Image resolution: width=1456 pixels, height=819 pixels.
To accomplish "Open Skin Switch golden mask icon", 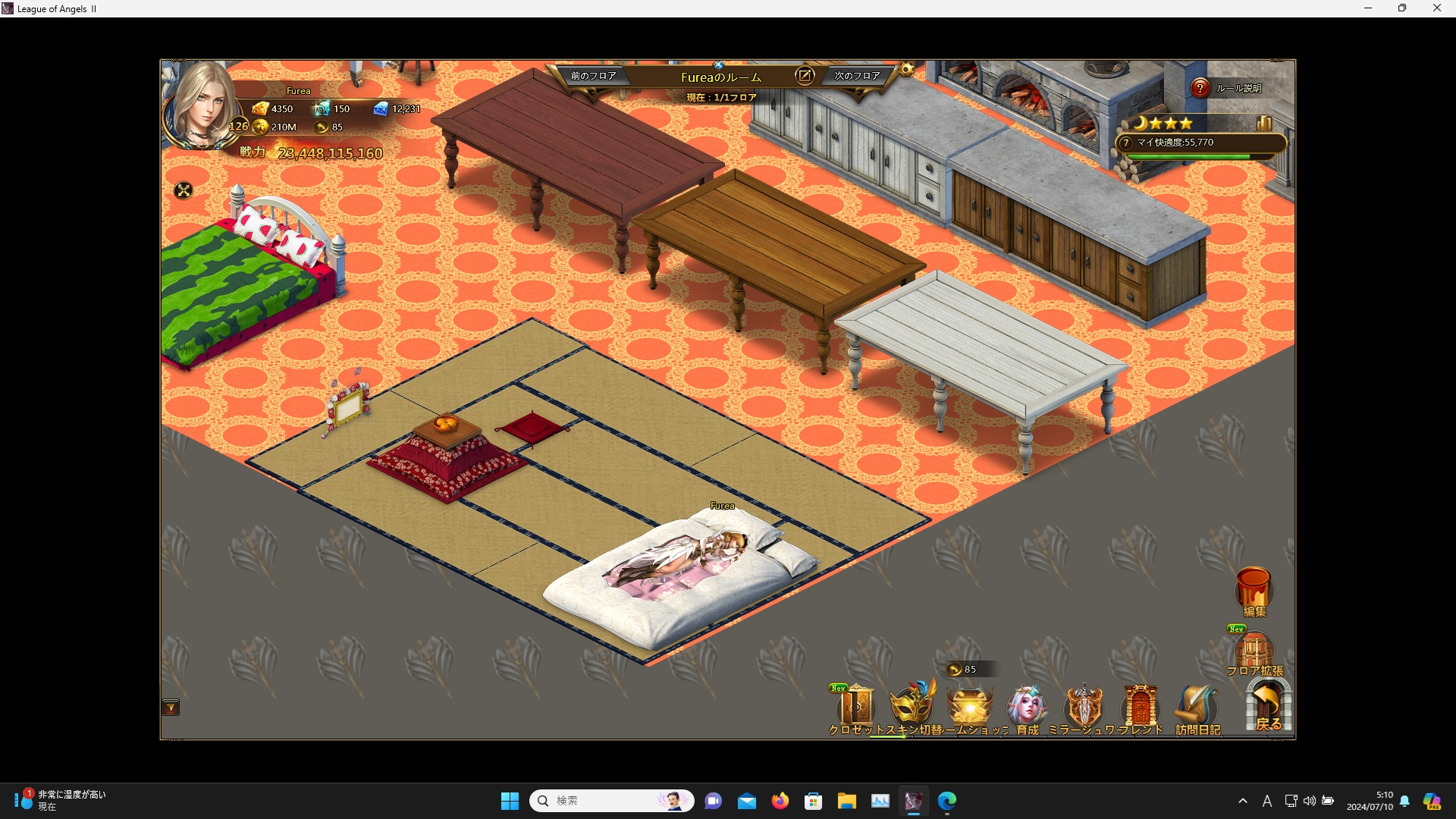I will tap(912, 707).
